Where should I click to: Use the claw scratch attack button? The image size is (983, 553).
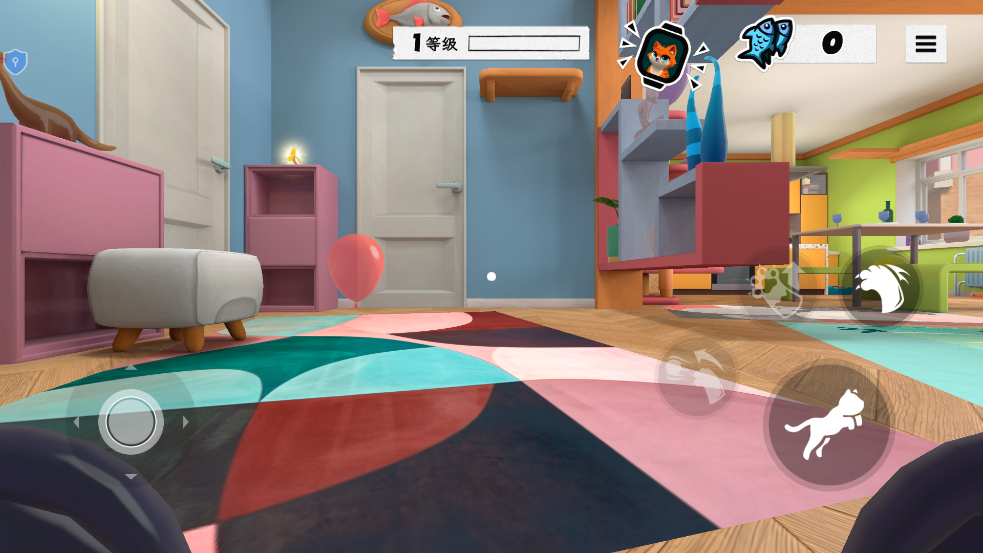coord(882,287)
